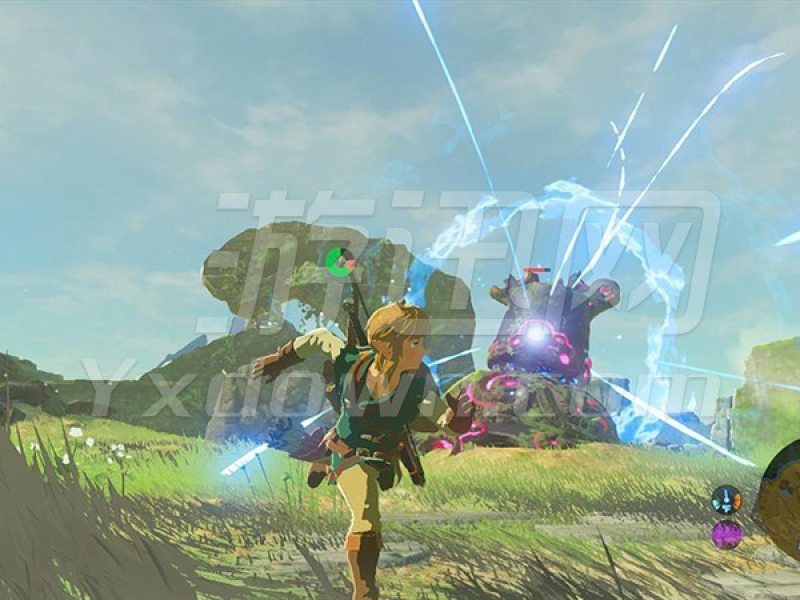Select the purple noise indicator icon
Viewport: 800px width, 600px height.
tap(726, 534)
